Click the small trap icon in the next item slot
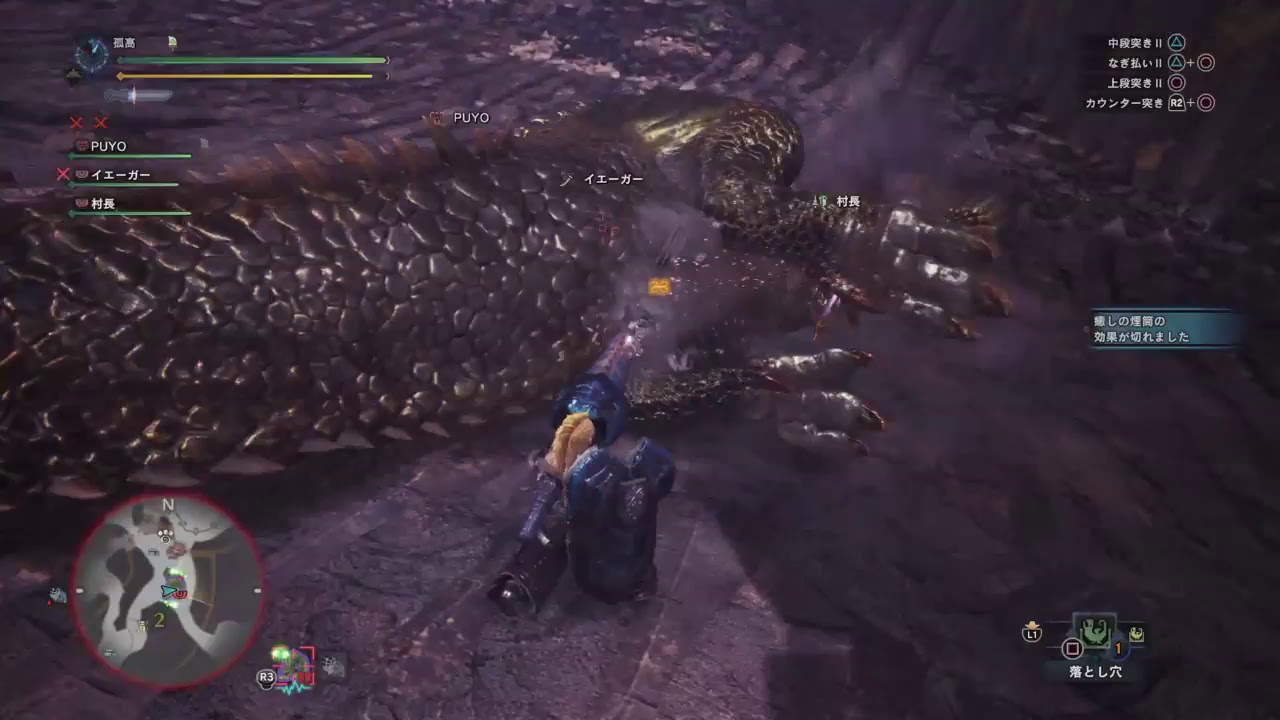The height and width of the screenshot is (720, 1280). click(1137, 636)
